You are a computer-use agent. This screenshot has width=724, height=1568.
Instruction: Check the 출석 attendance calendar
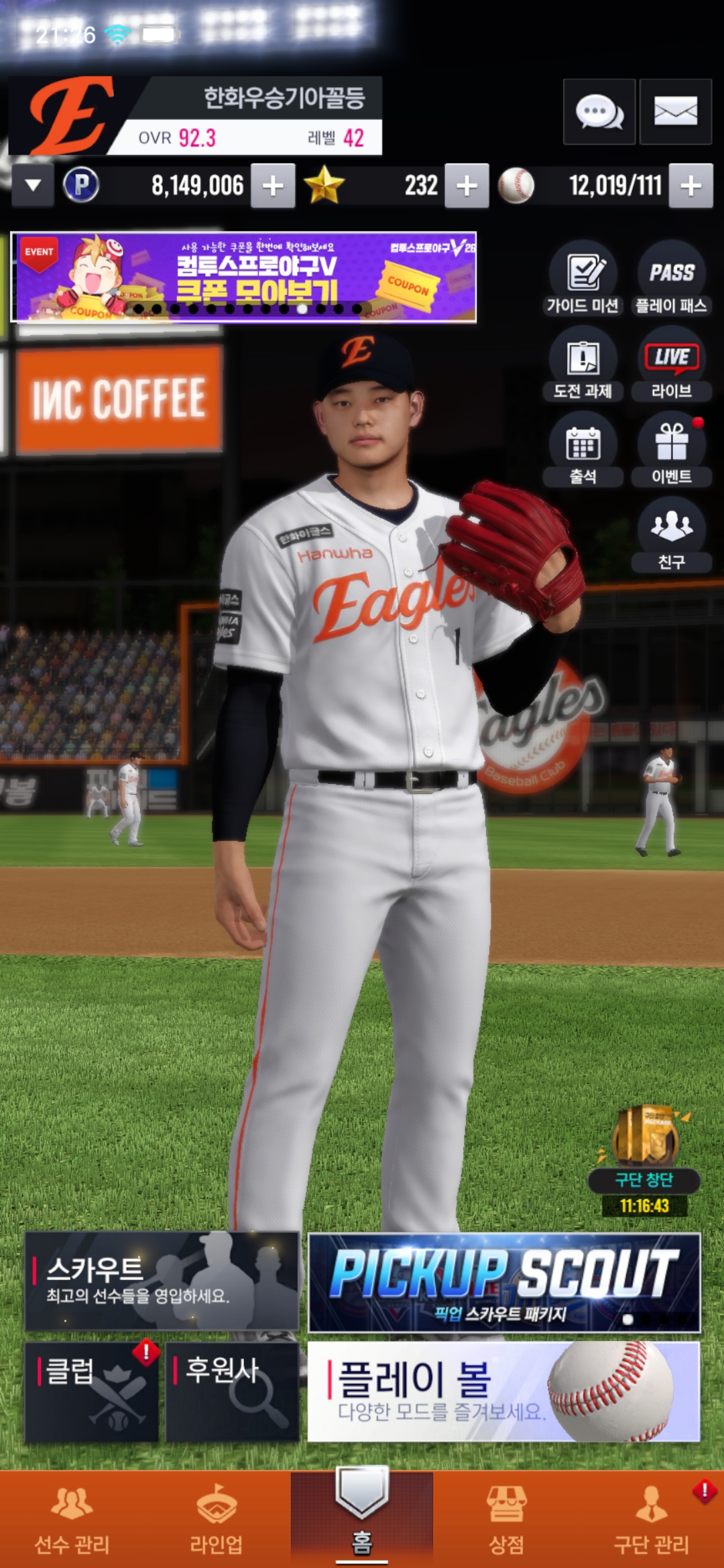tap(583, 450)
